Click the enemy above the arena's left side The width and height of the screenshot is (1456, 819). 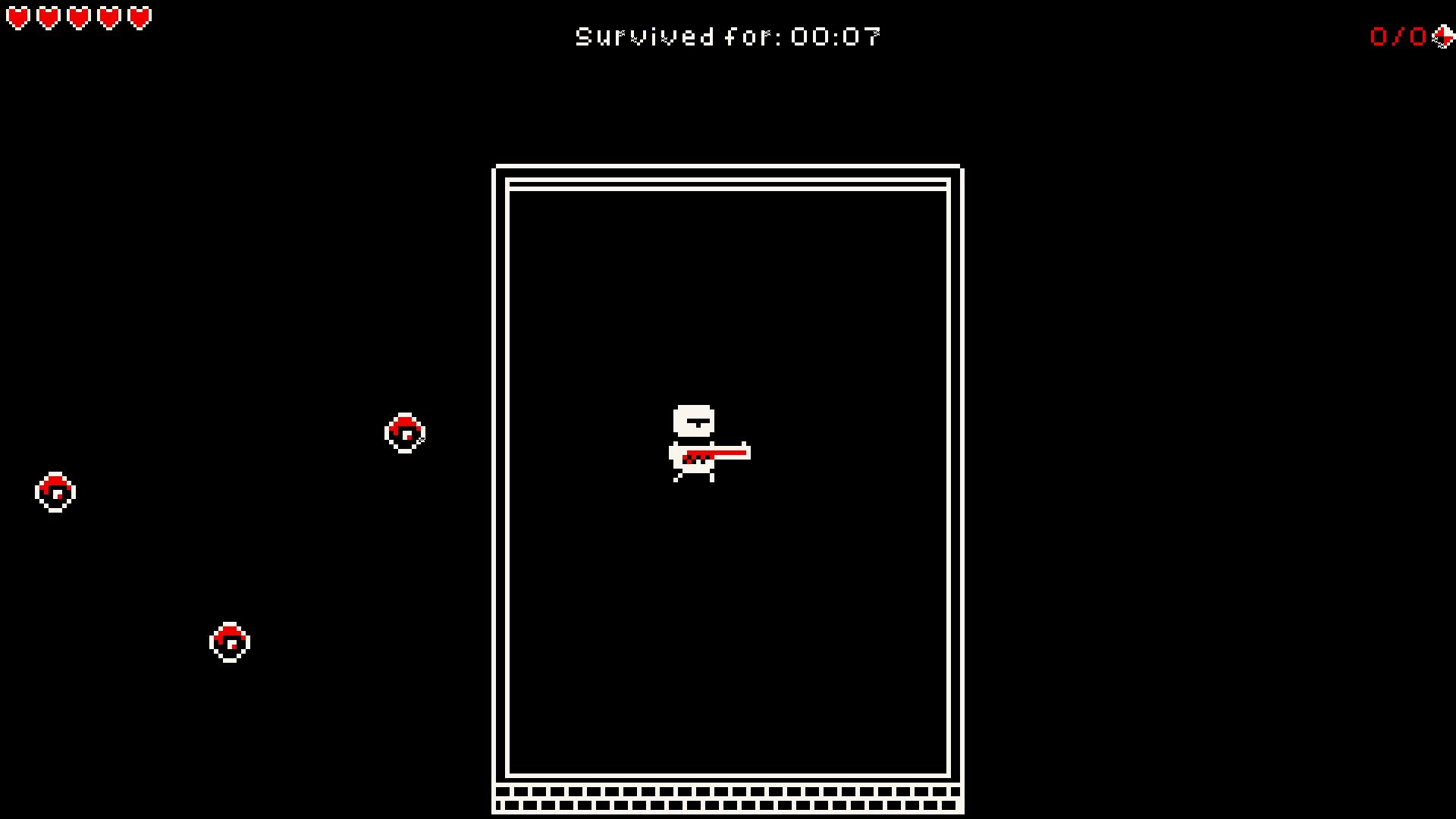pyautogui.click(x=406, y=433)
